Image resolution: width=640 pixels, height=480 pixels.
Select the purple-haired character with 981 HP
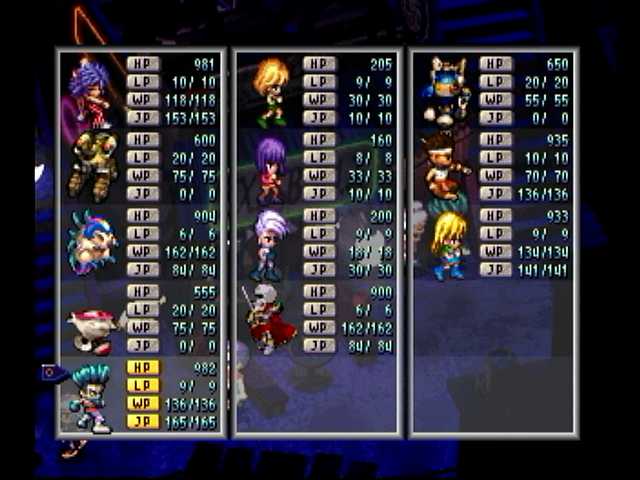pyautogui.click(x=90, y=91)
